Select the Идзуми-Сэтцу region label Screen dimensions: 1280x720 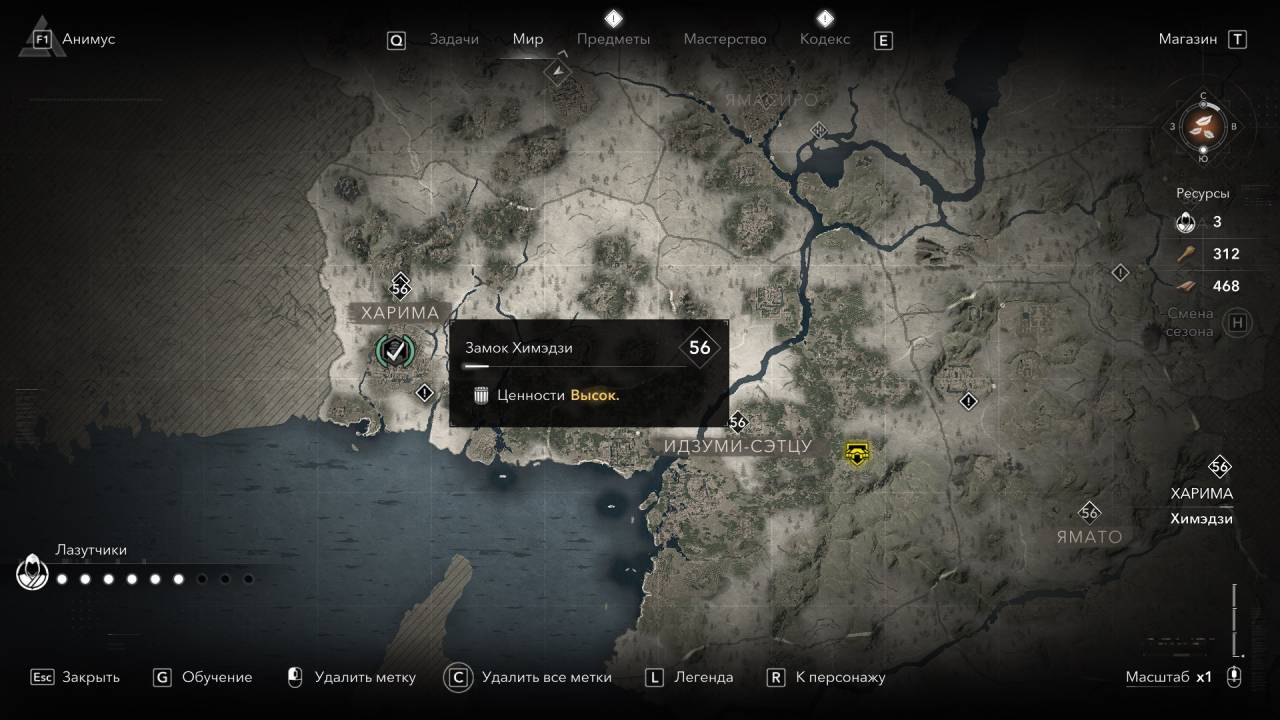pos(739,447)
